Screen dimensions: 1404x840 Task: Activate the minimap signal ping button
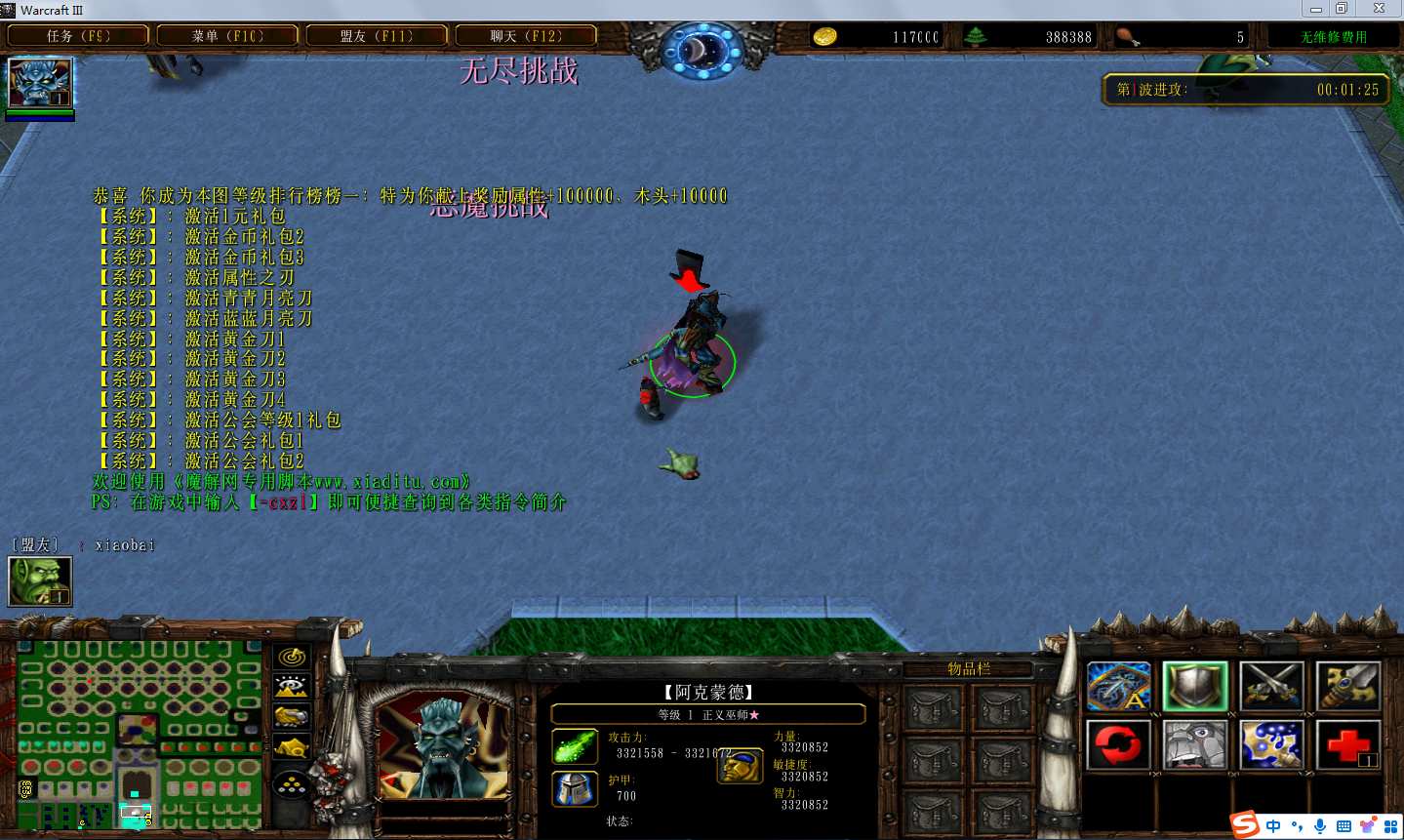pyautogui.click(x=292, y=658)
